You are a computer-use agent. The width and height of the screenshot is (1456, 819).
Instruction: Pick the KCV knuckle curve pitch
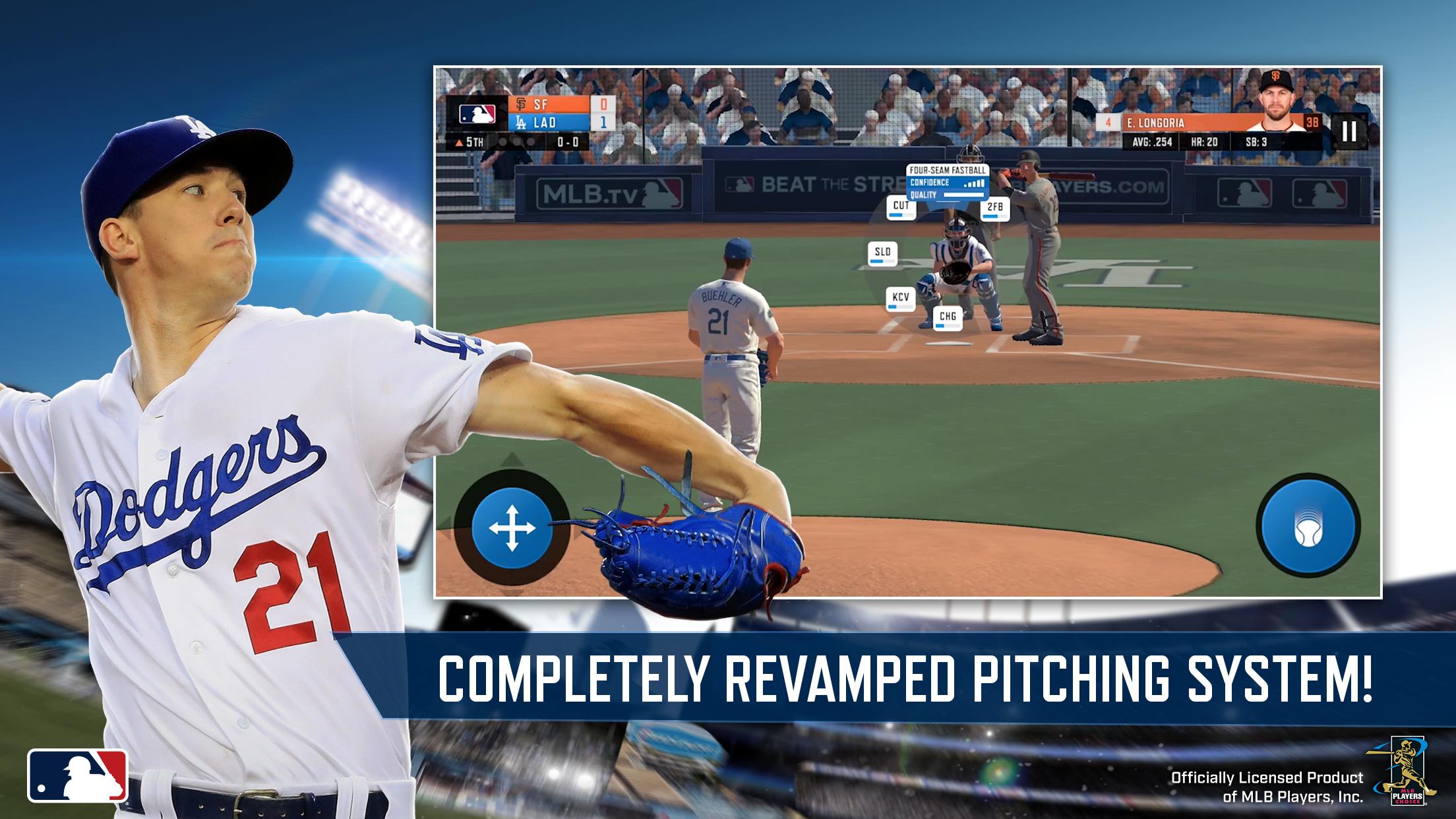click(899, 298)
